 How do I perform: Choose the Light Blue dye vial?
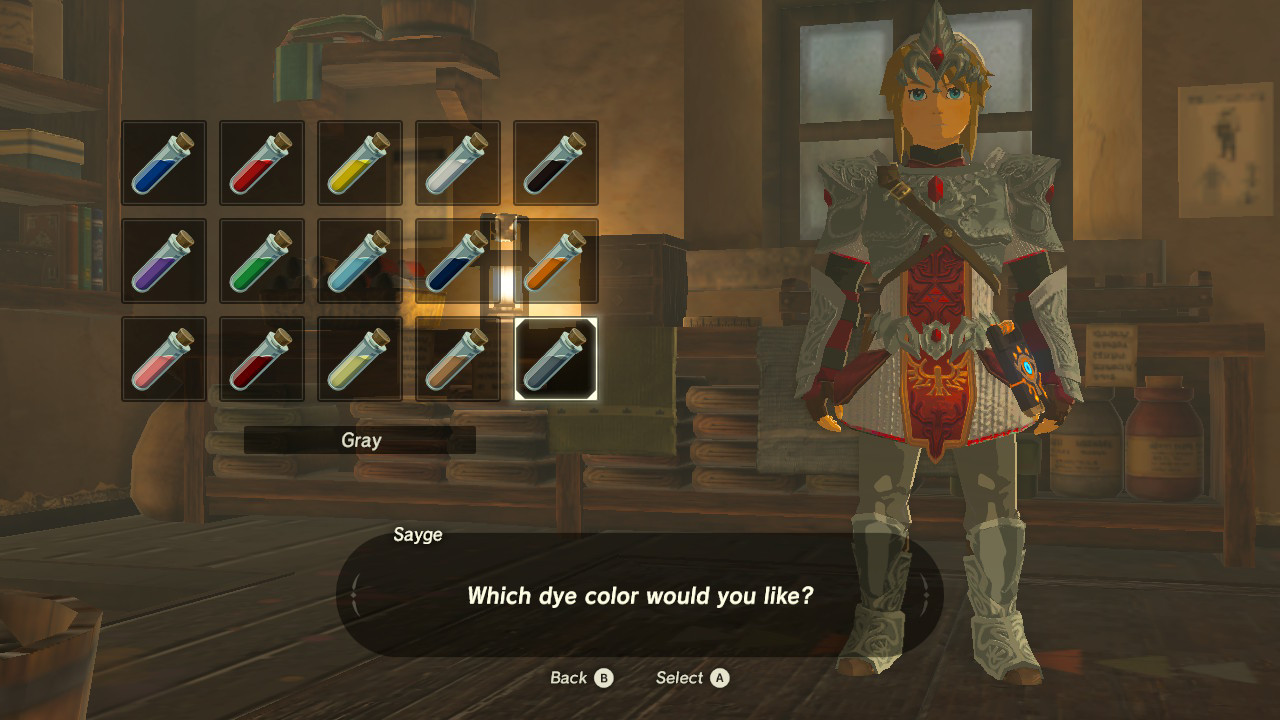[359, 260]
